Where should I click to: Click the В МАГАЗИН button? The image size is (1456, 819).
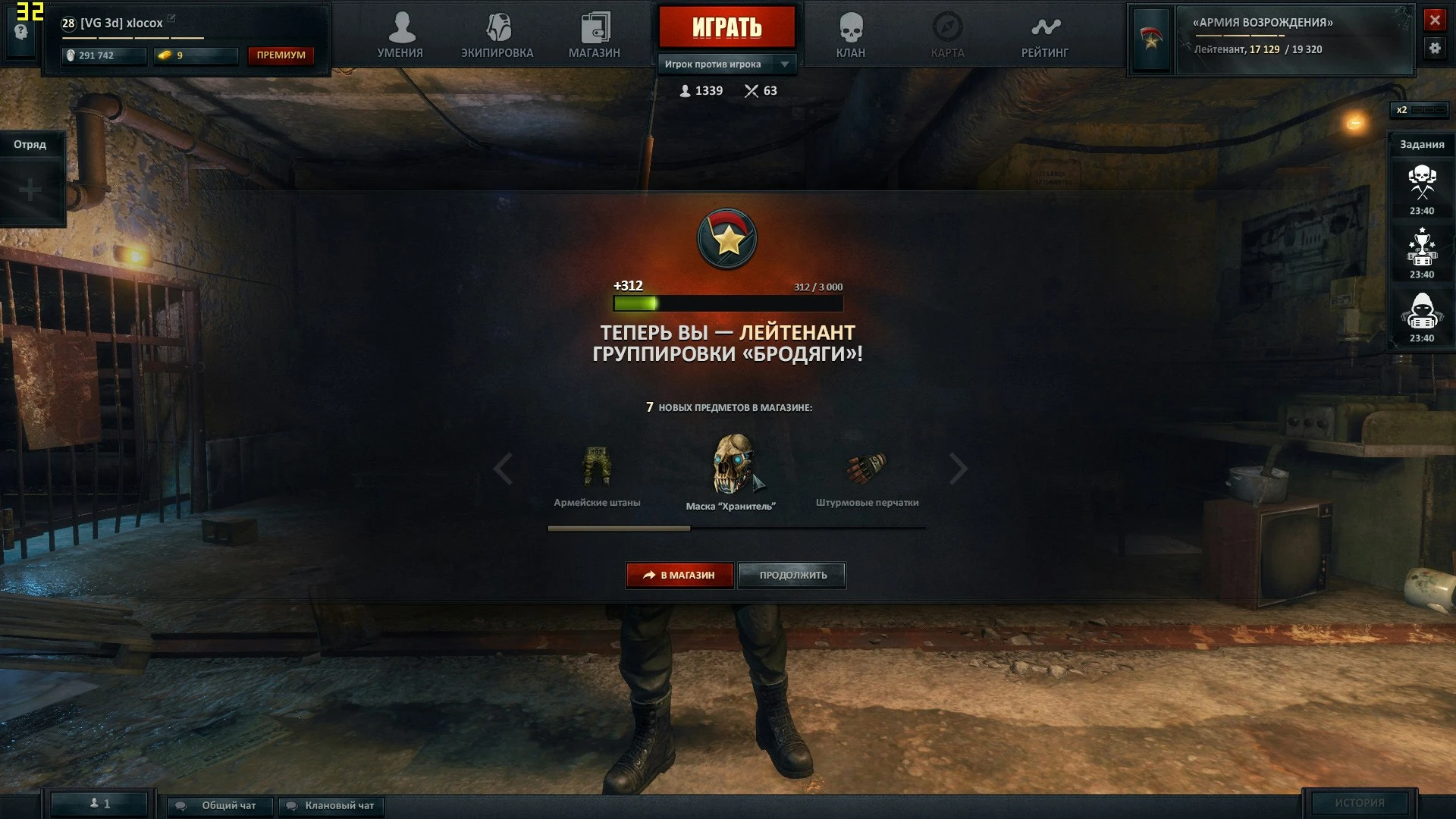click(679, 575)
